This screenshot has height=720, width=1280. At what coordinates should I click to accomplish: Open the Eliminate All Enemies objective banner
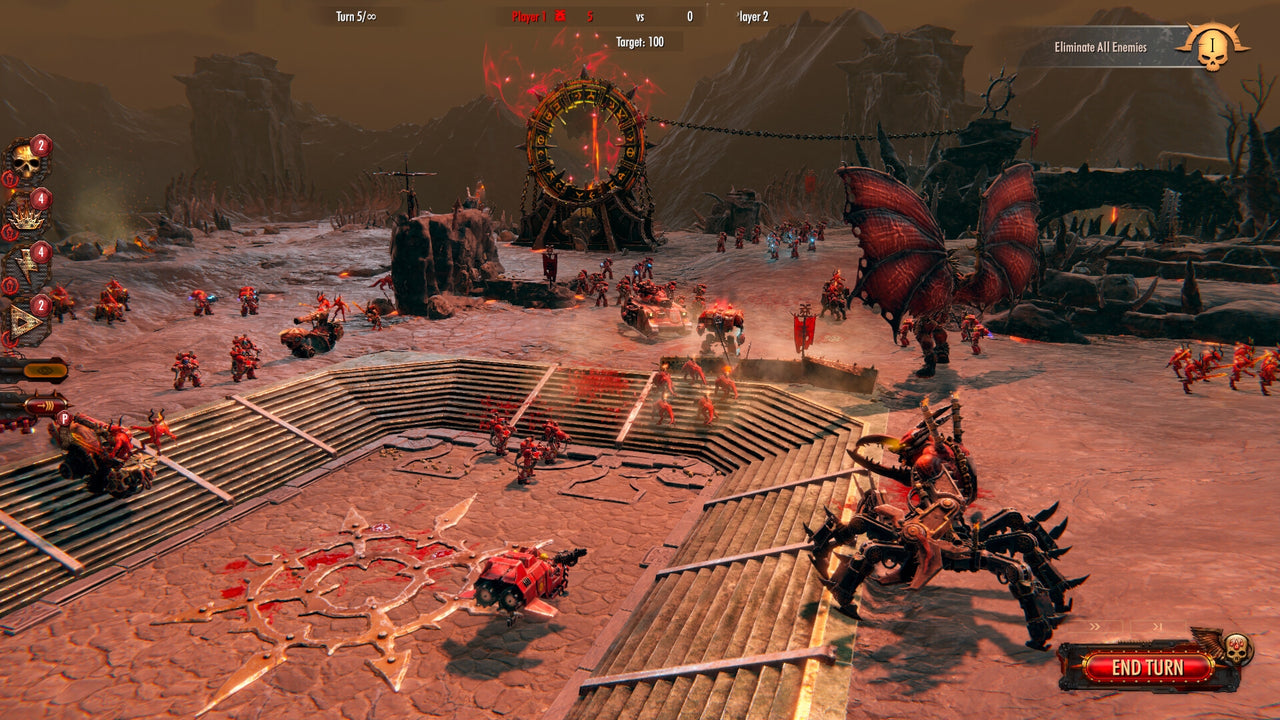tap(1101, 45)
